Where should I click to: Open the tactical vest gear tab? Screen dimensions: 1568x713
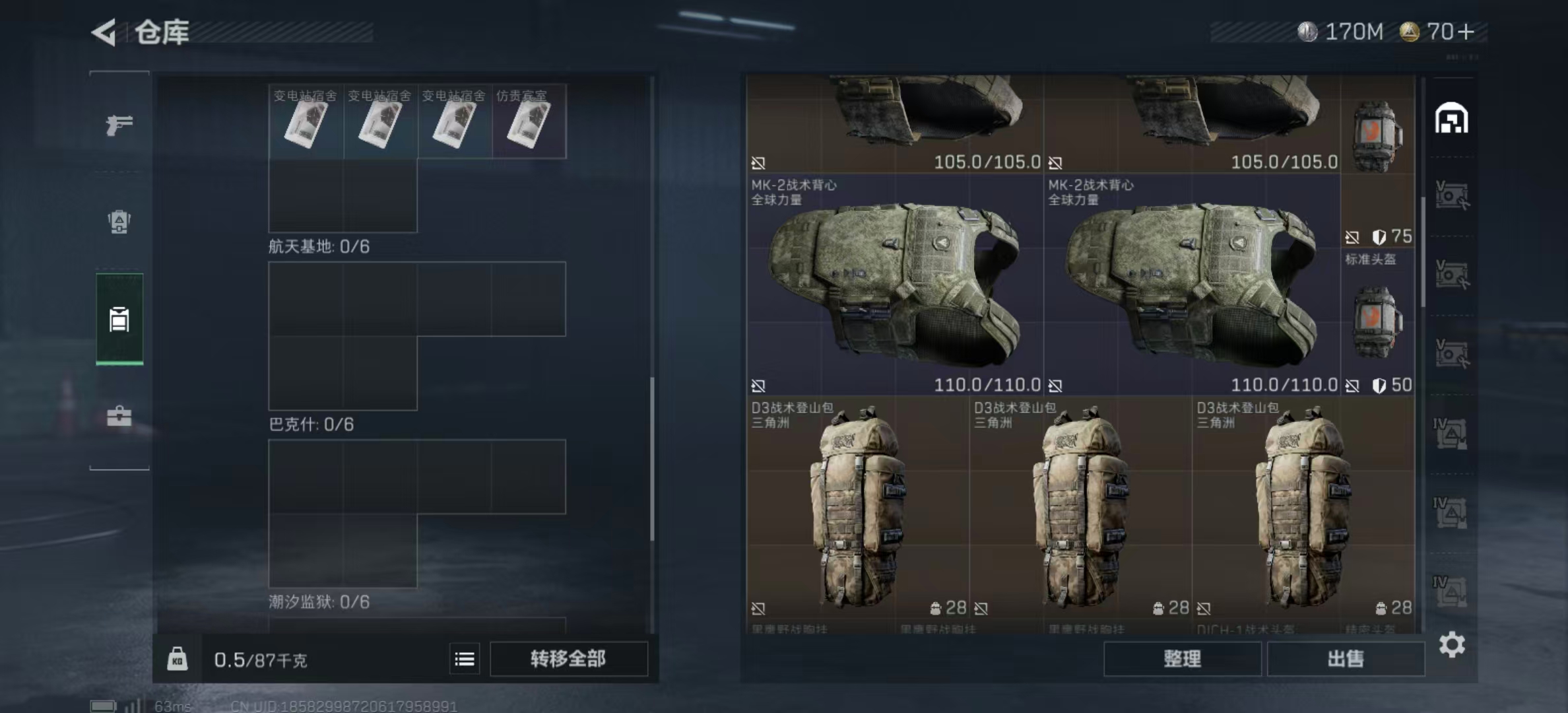click(119, 222)
